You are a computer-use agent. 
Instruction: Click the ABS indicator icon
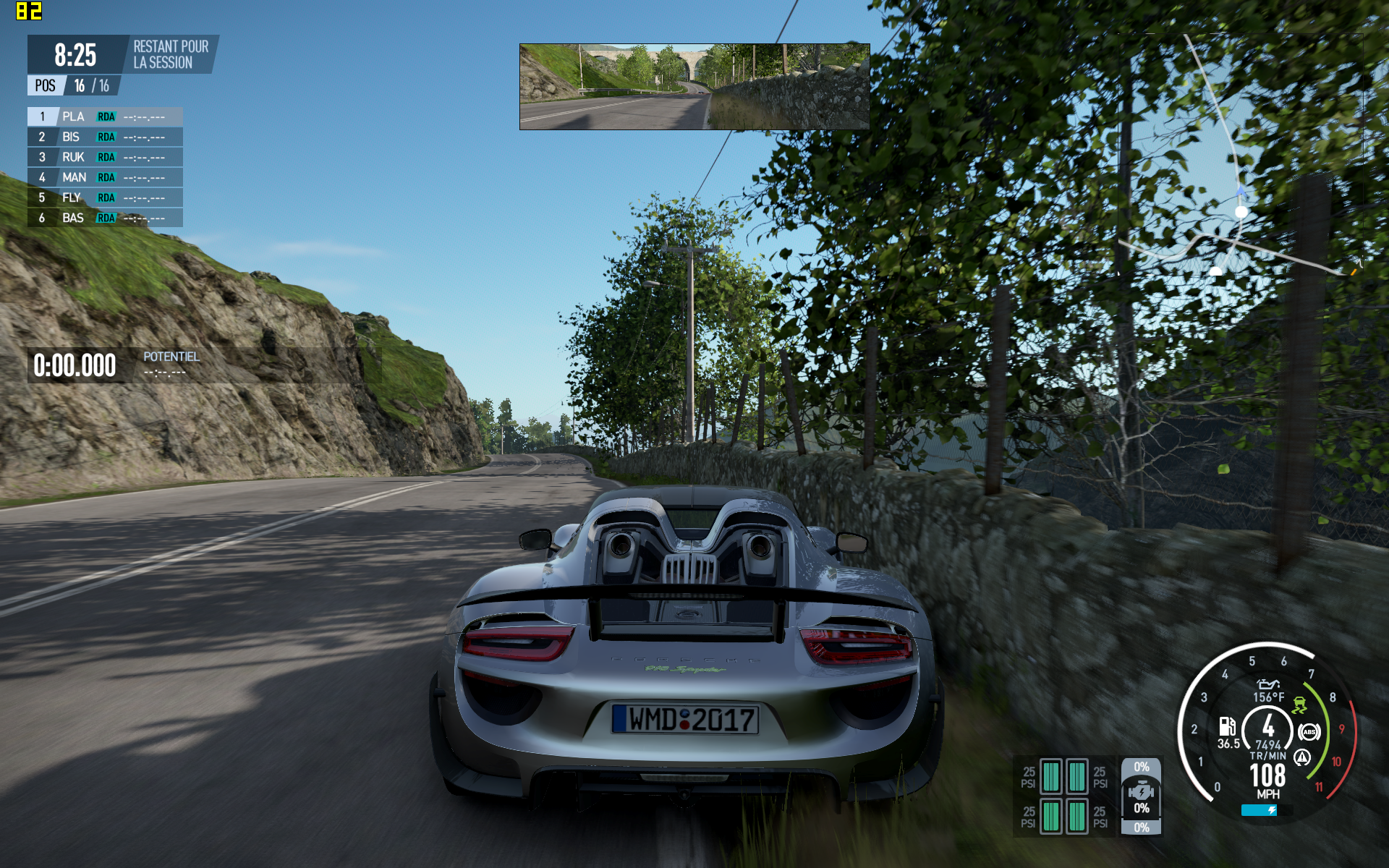(1309, 732)
